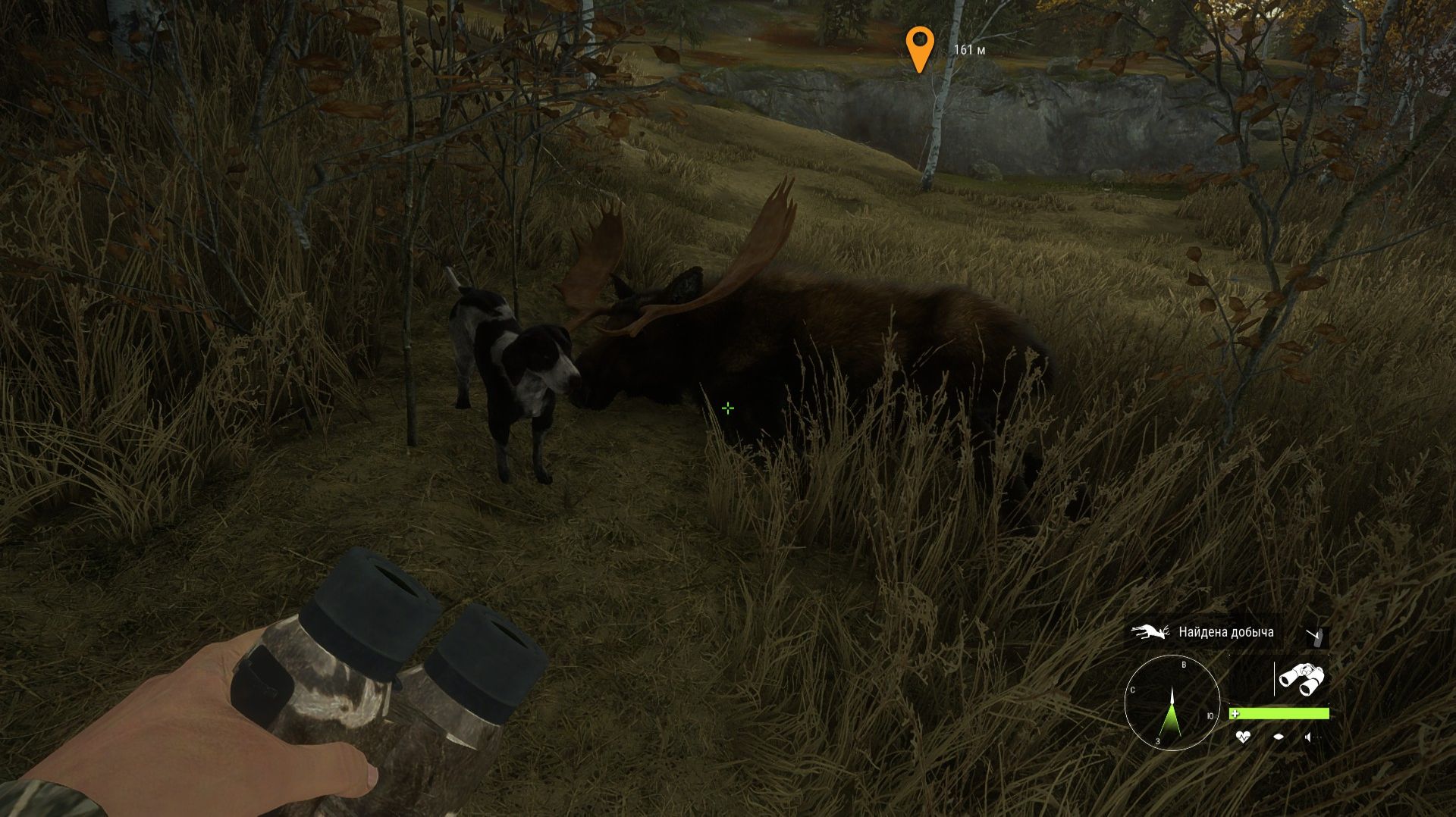Click the plus symbol on the health bar

click(1235, 714)
